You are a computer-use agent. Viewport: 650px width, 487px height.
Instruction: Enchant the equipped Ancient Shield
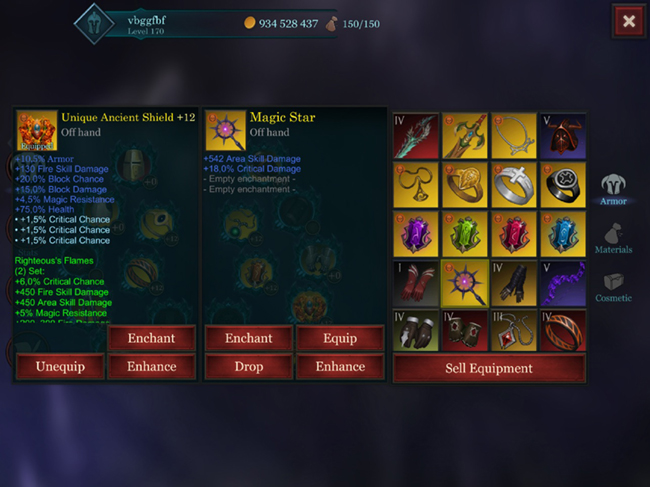tap(151, 338)
